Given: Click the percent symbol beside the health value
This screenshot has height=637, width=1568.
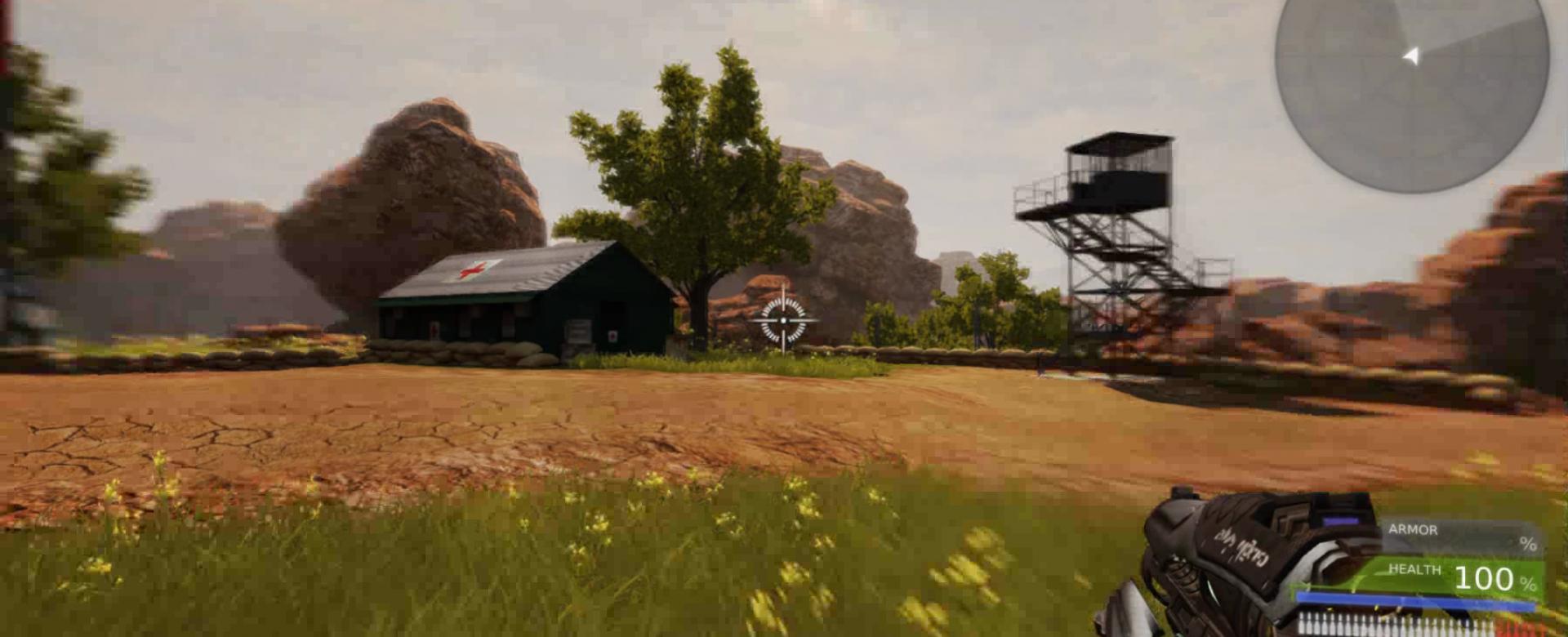Looking at the screenshot, I should pos(1528,583).
